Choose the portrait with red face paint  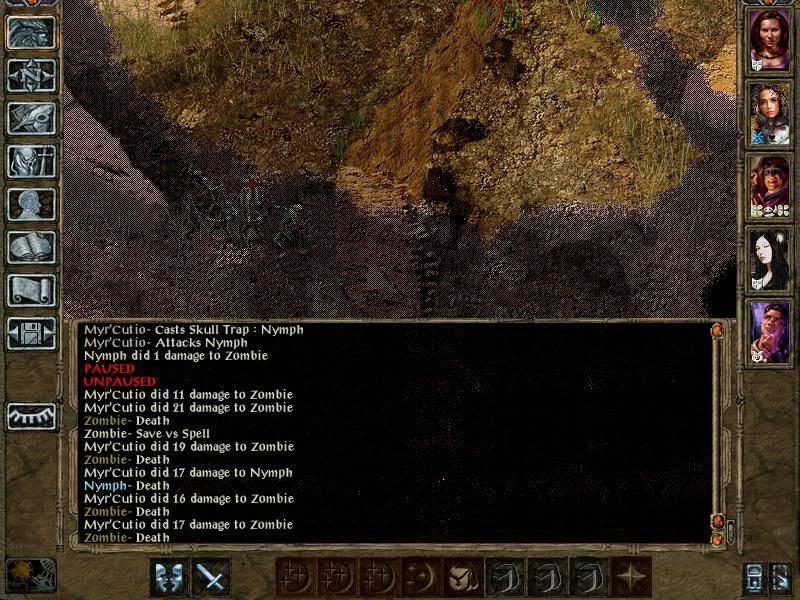tap(770, 187)
